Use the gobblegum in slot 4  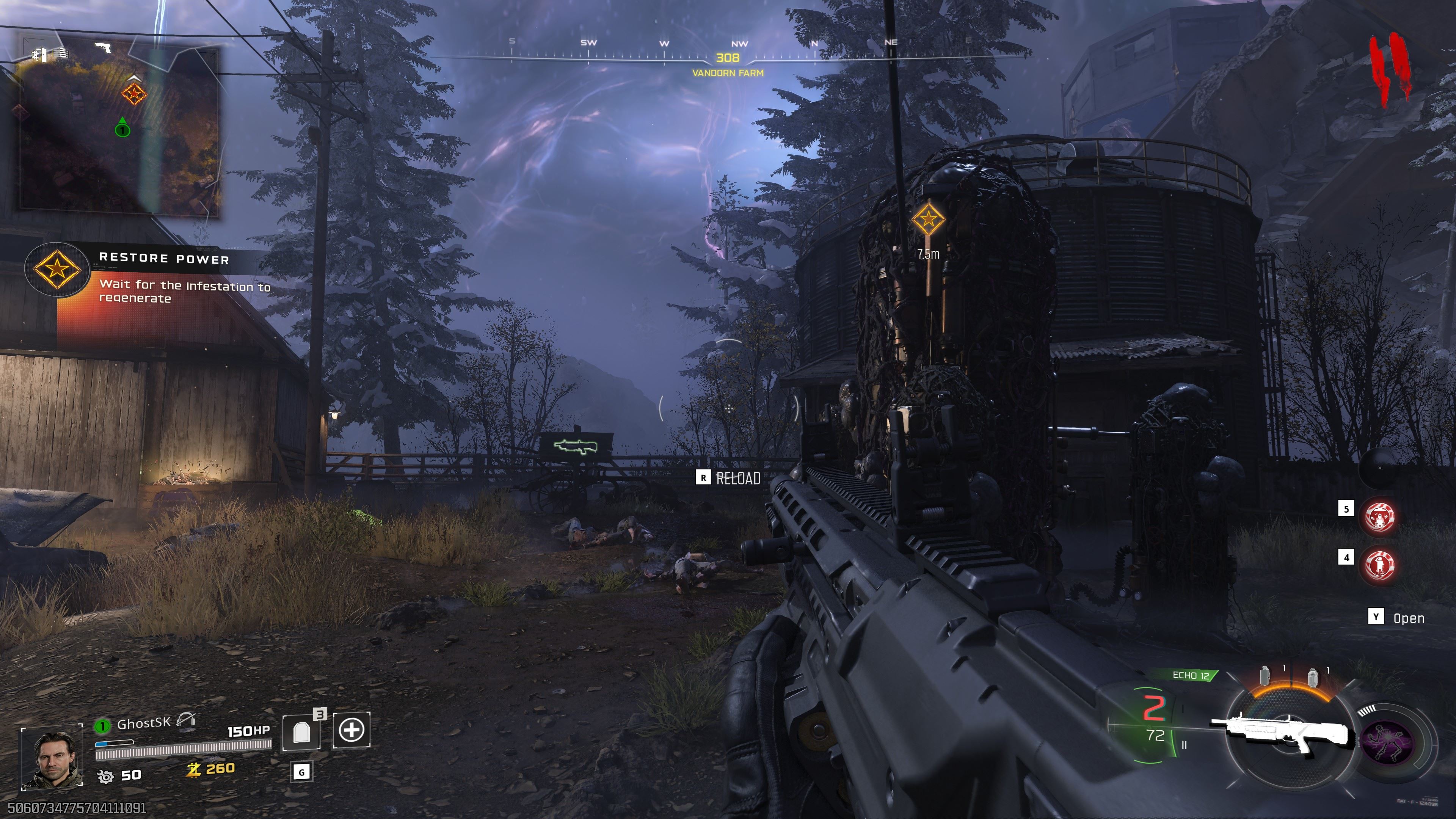[1380, 563]
